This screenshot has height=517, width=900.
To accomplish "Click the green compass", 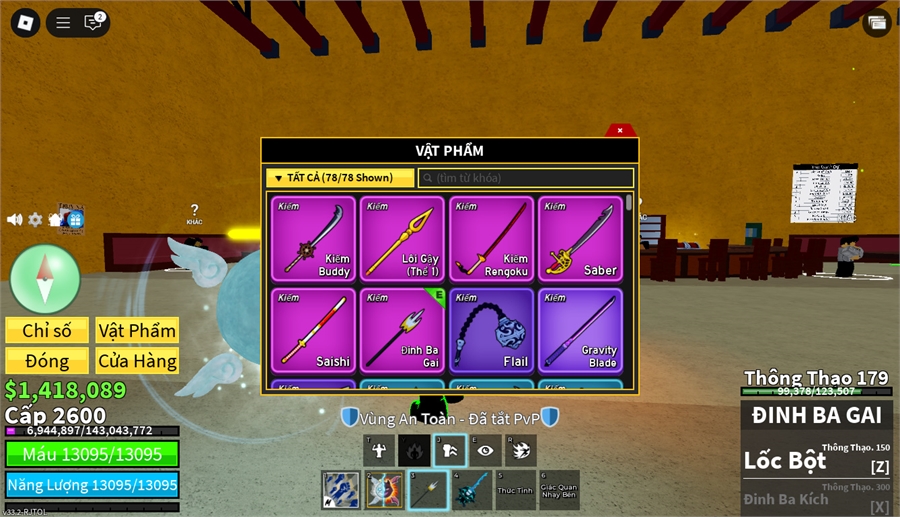I will 45,277.
